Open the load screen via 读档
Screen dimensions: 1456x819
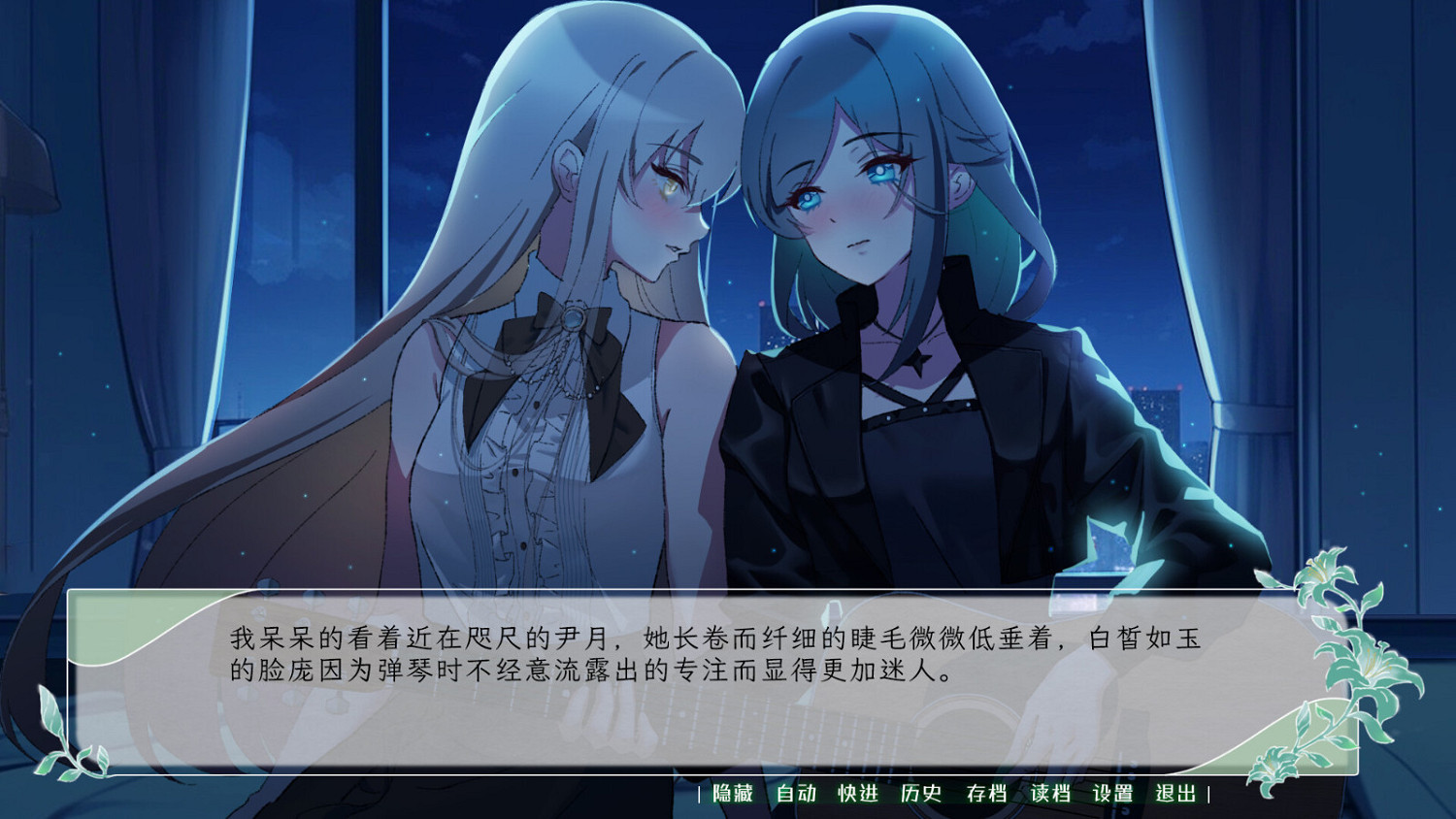(x=1049, y=793)
